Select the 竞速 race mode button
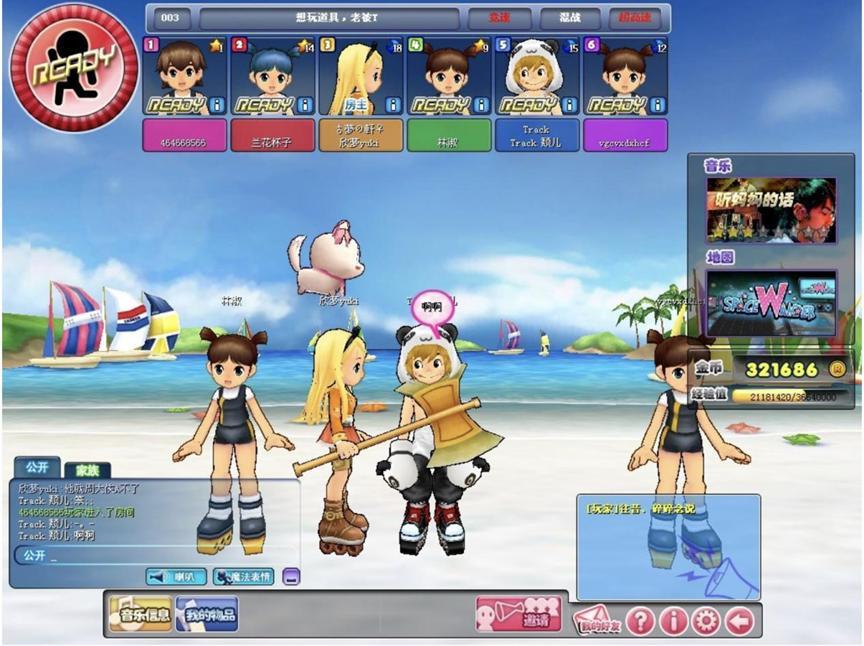864x646 pixels. [x=500, y=19]
